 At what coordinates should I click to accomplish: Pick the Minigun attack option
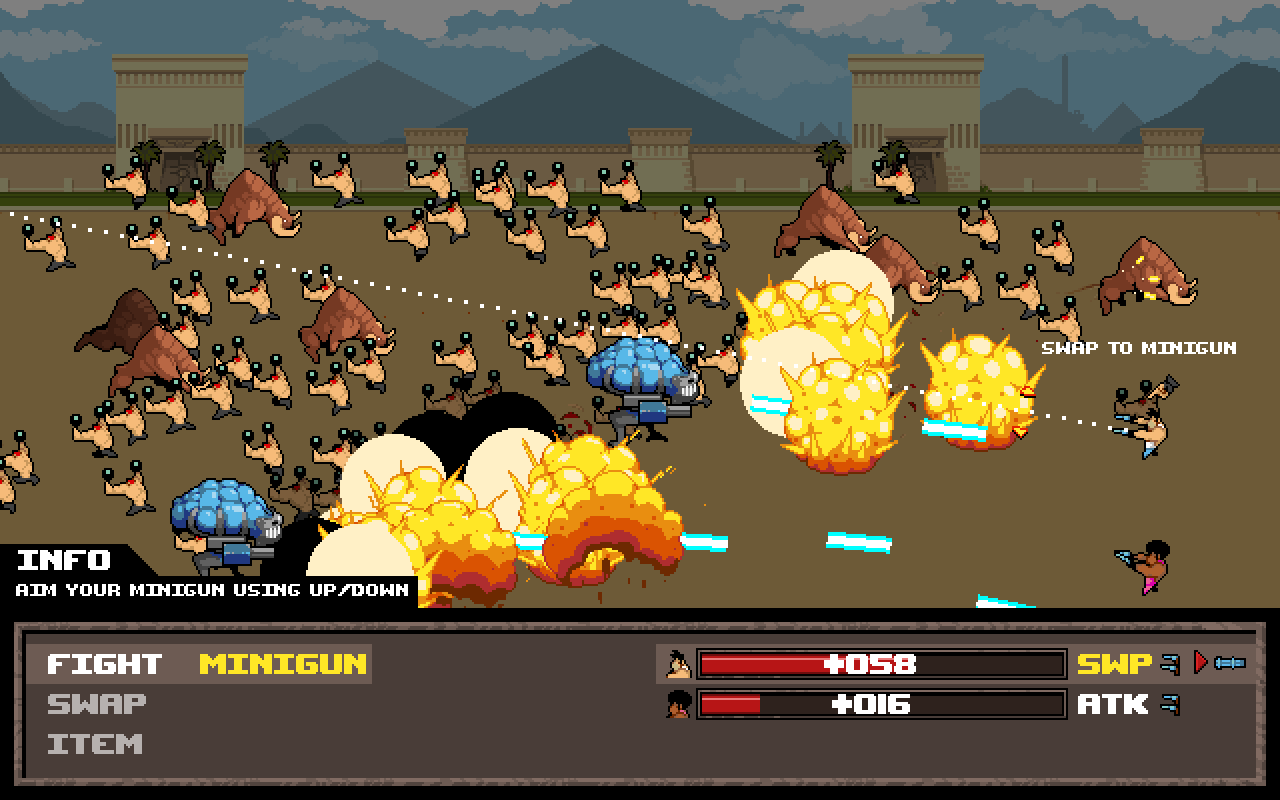[283, 664]
